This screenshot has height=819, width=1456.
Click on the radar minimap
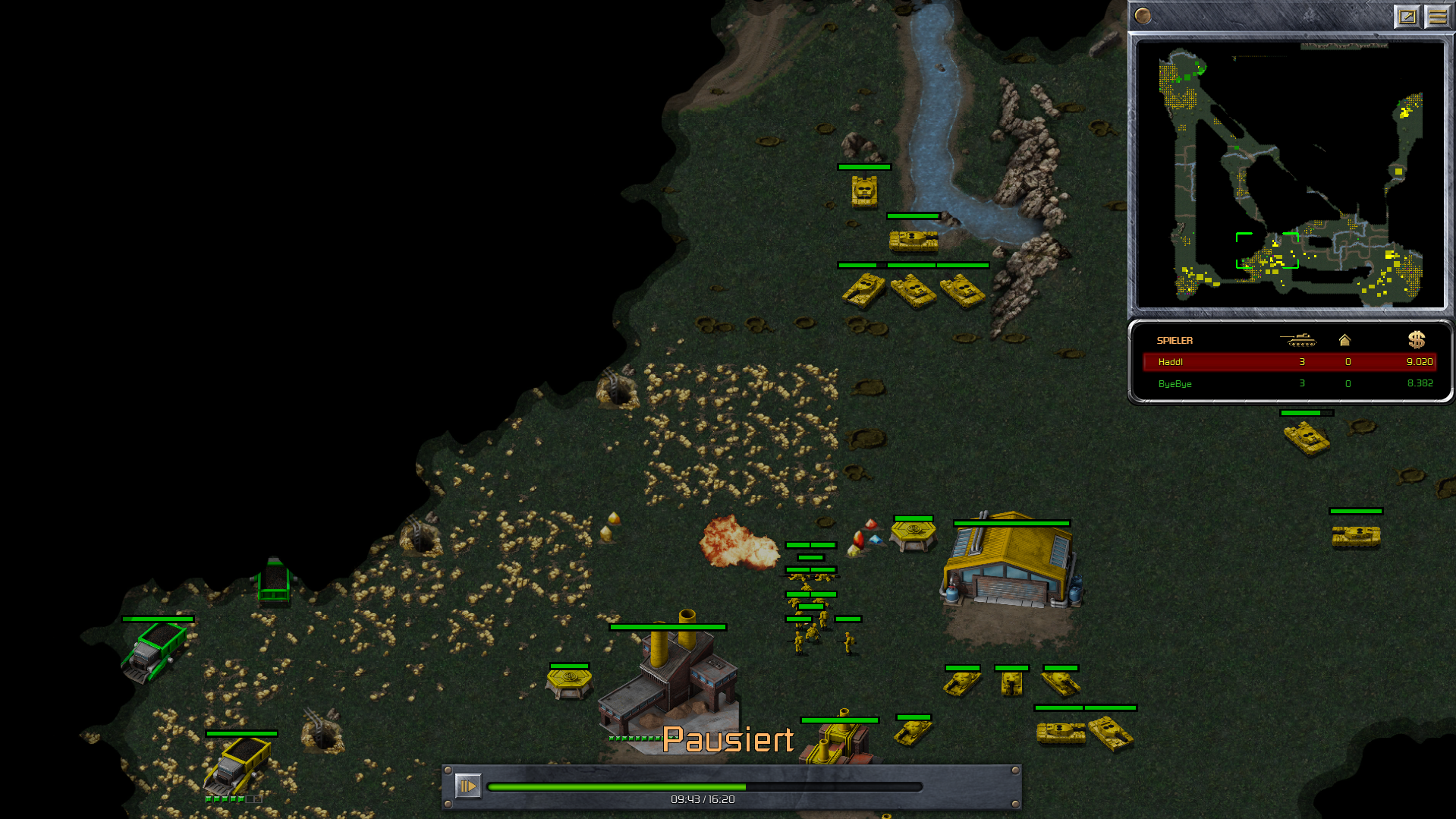click(1290, 175)
